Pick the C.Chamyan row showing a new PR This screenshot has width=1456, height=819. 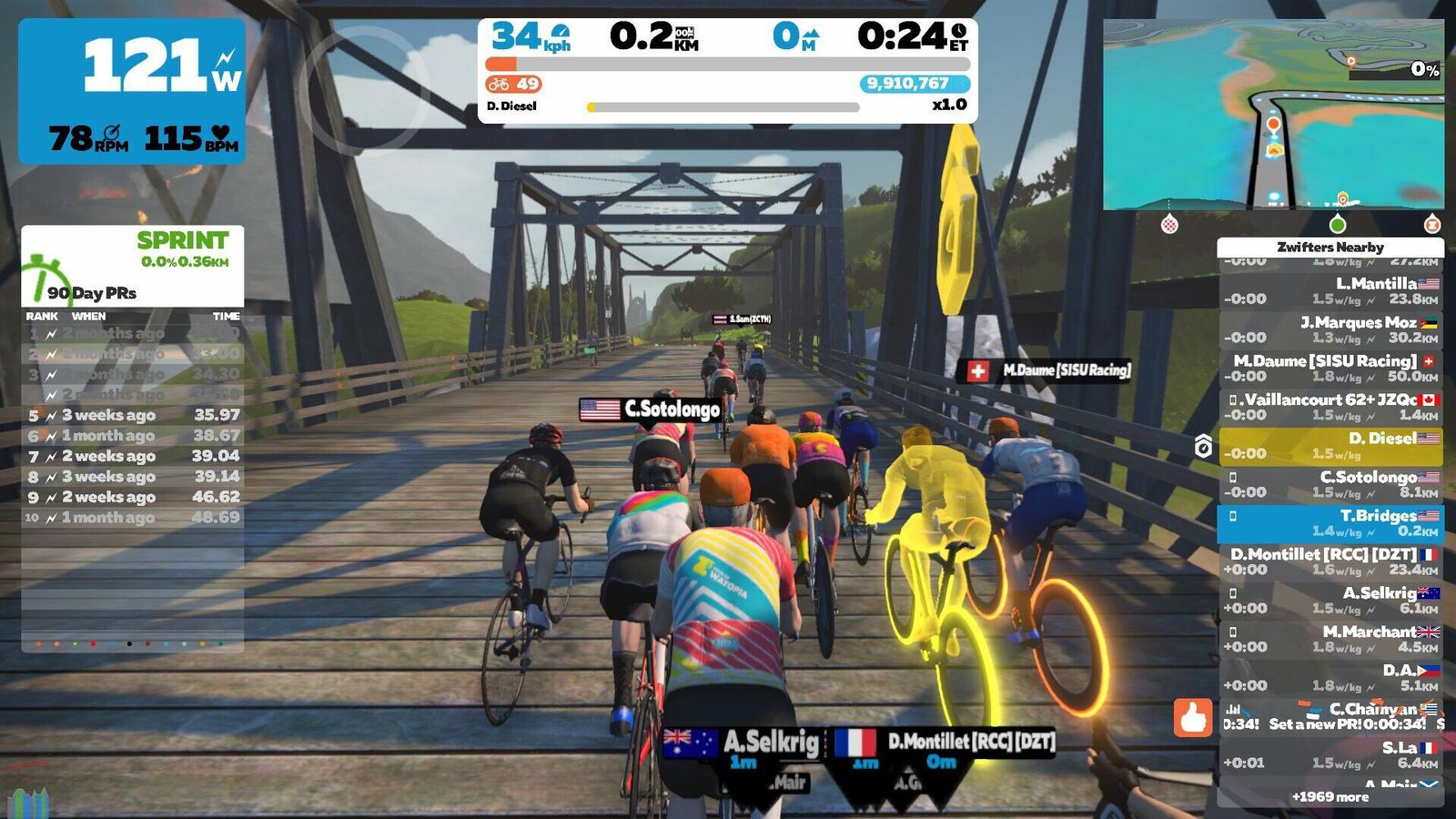point(1330,716)
